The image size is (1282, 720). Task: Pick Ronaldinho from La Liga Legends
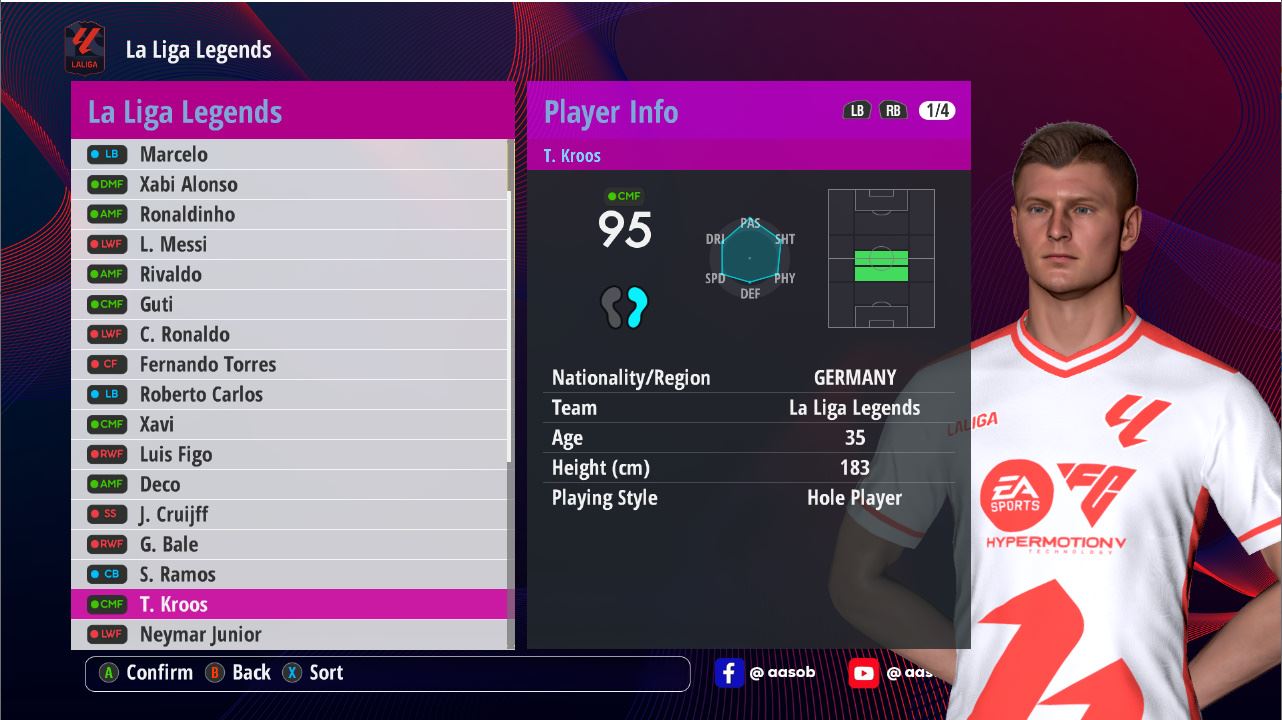290,214
